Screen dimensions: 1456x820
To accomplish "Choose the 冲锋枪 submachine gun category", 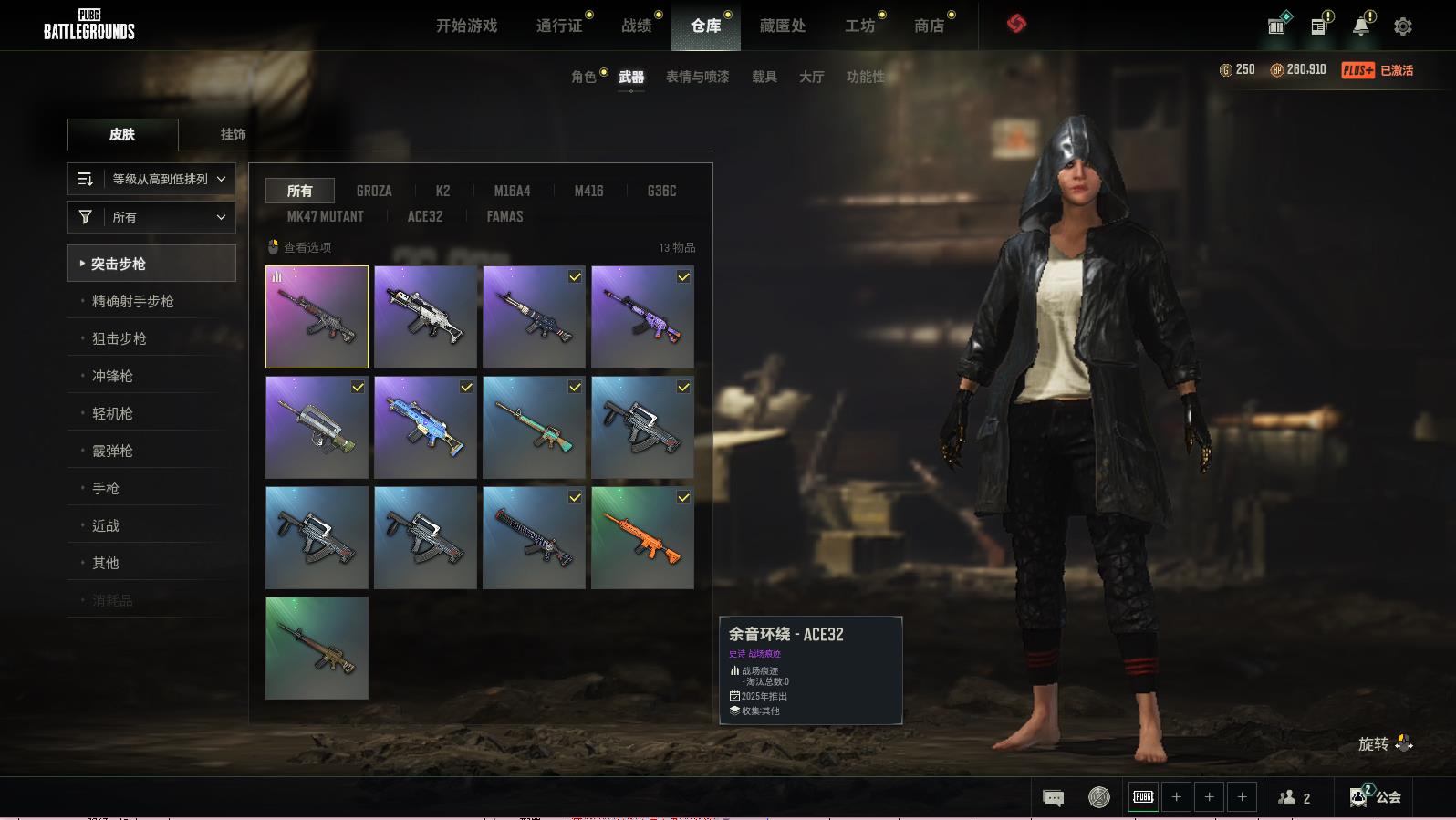I will tap(112, 376).
